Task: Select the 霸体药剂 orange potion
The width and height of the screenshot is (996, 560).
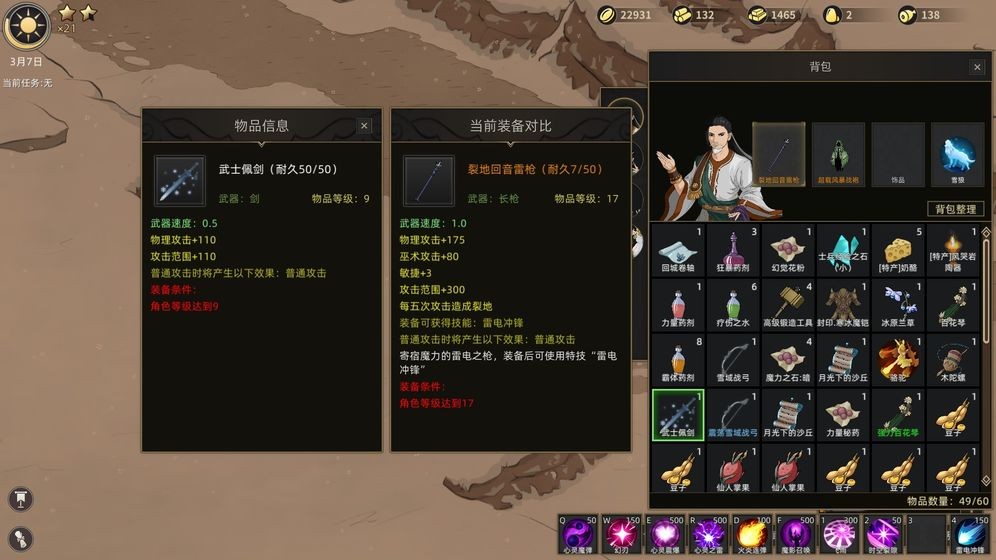Action: coord(677,359)
